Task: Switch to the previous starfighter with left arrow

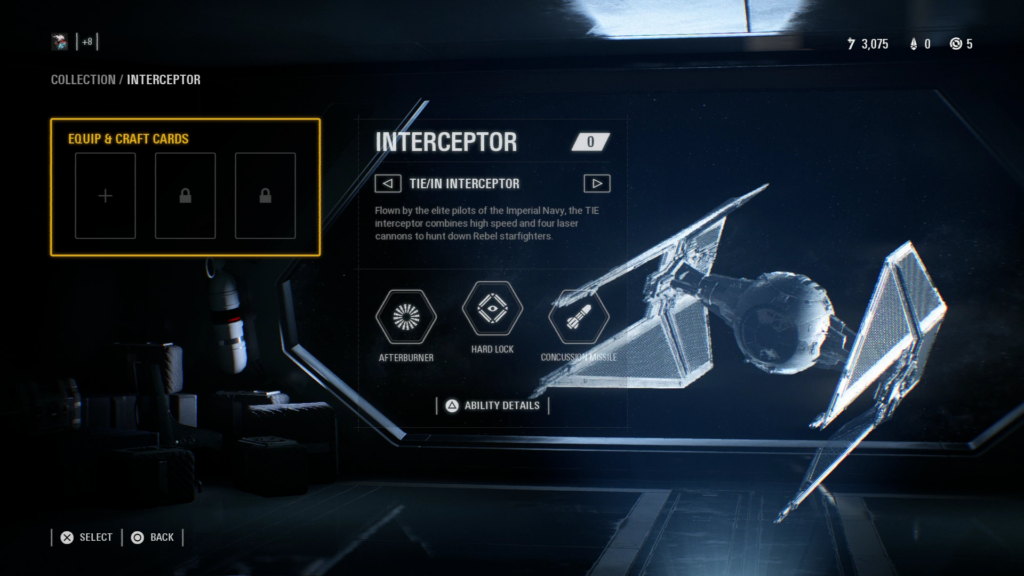Action: [x=387, y=184]
